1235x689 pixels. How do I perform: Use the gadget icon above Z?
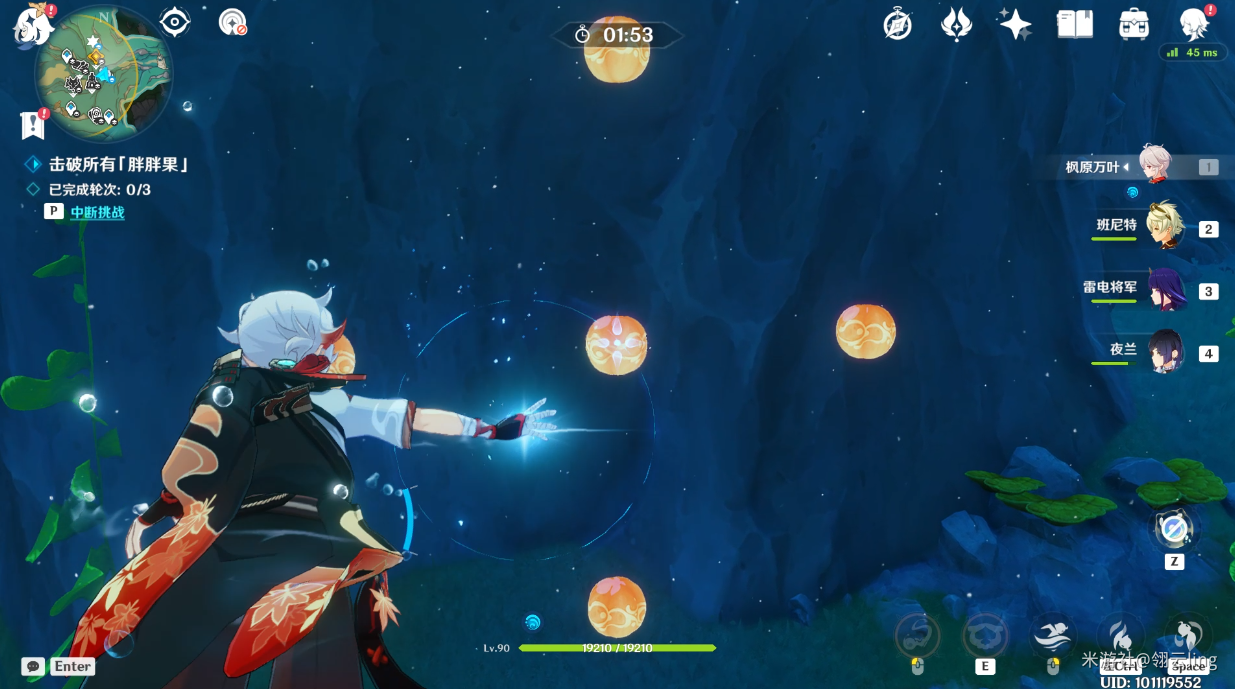pos(1174,528)
